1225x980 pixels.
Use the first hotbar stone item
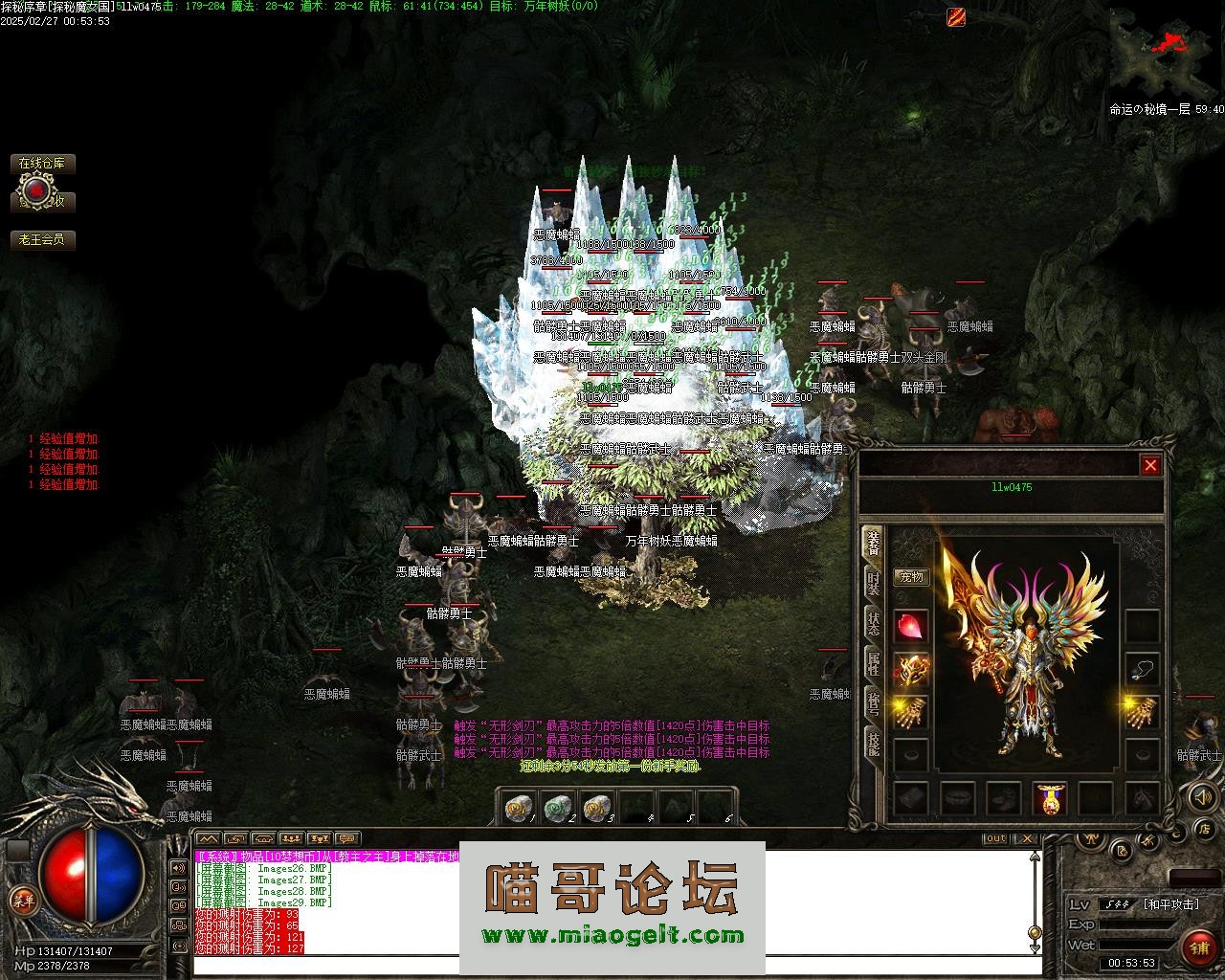pos(520,810)
